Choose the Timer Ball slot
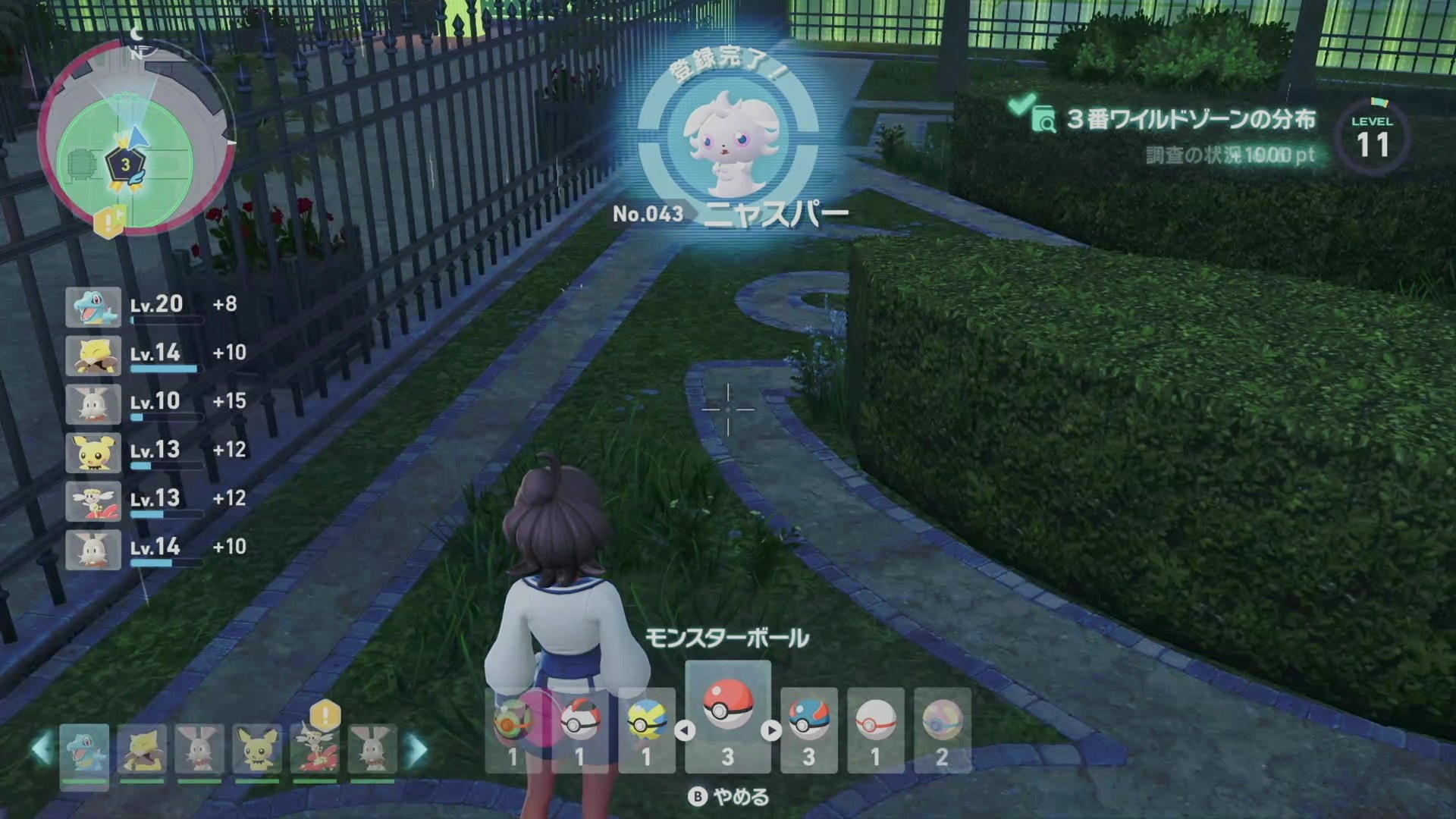The width and height of the screenshot is (1456, 819). tap(580, 730)
